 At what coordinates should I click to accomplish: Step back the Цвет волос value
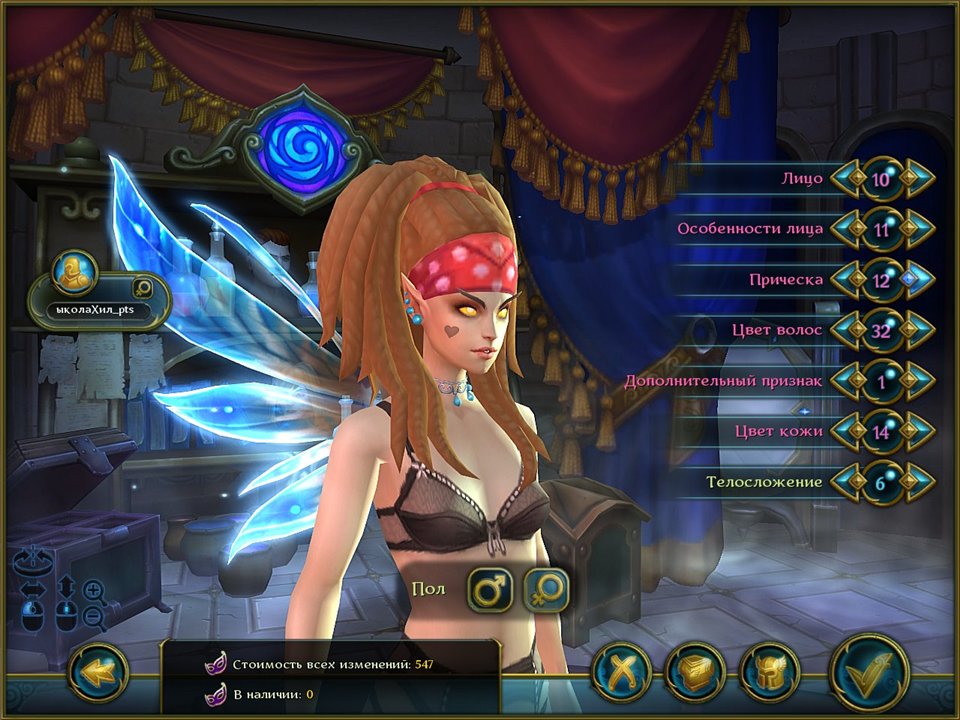click(849, 330)
